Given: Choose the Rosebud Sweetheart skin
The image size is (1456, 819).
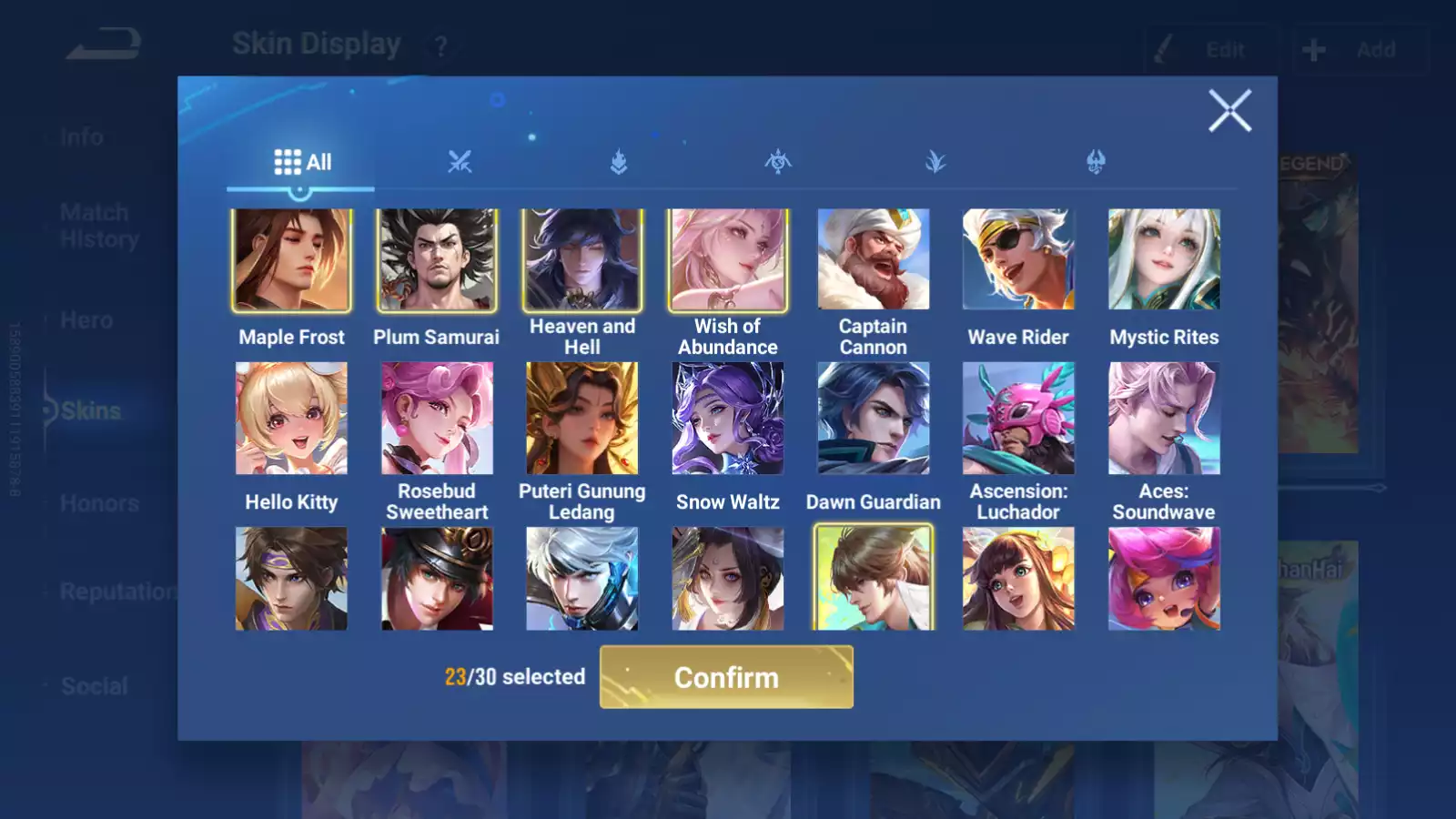Looking at the screenshot, I should [437, 419].
